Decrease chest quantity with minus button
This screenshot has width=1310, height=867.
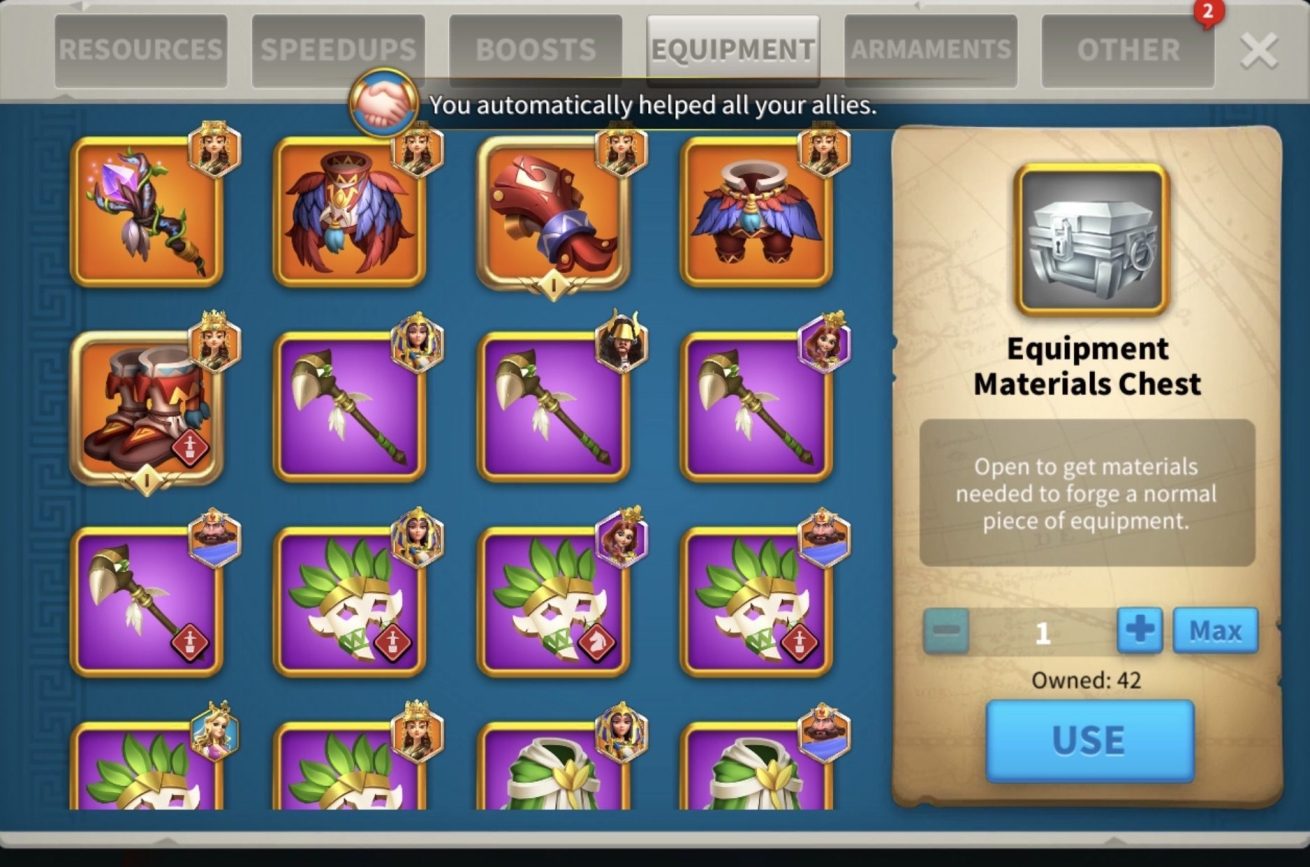(945, 631)
